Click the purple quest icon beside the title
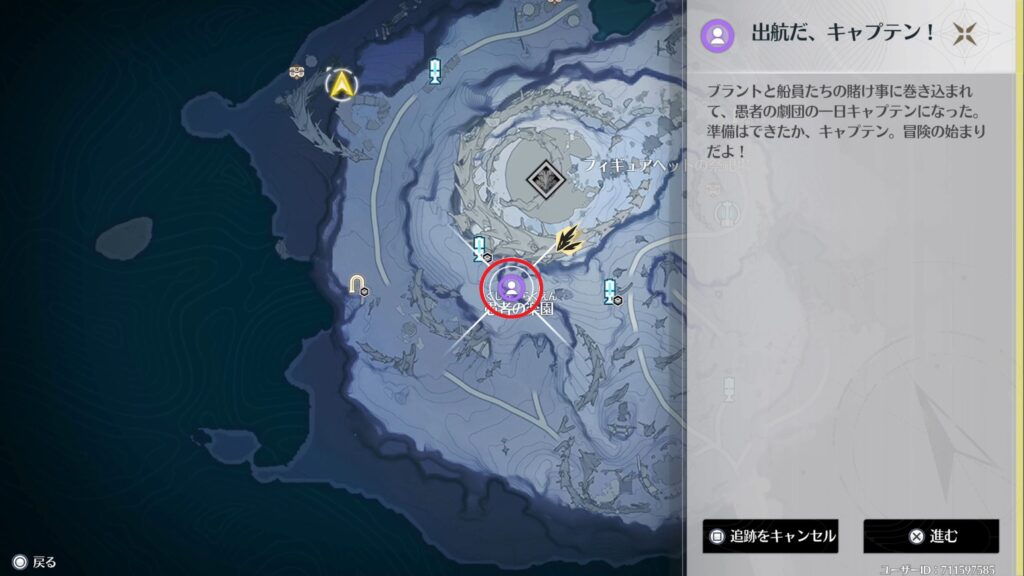Viewport: 1024px width, 576px height. 717,35
